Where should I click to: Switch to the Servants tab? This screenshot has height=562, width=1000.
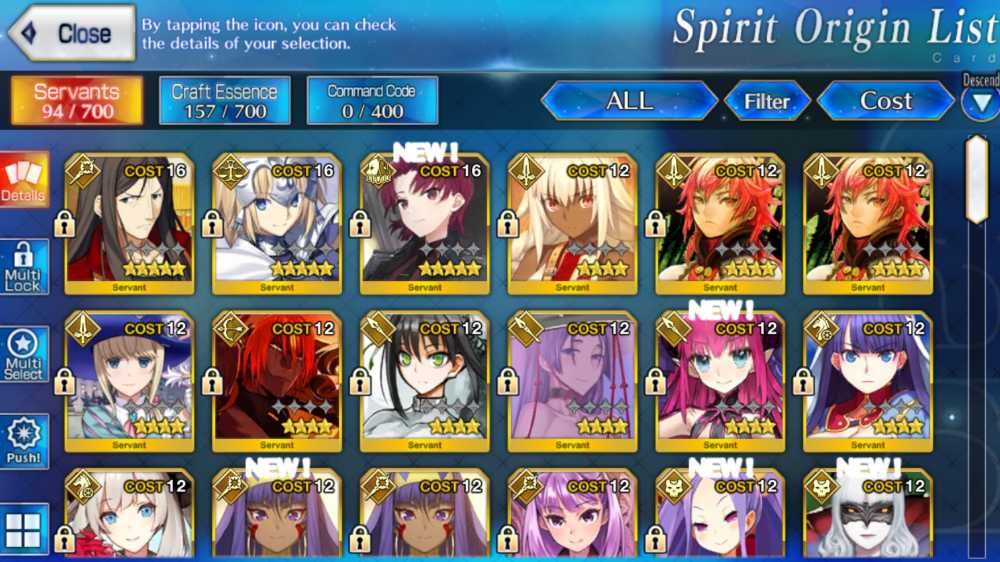point(77,101)
